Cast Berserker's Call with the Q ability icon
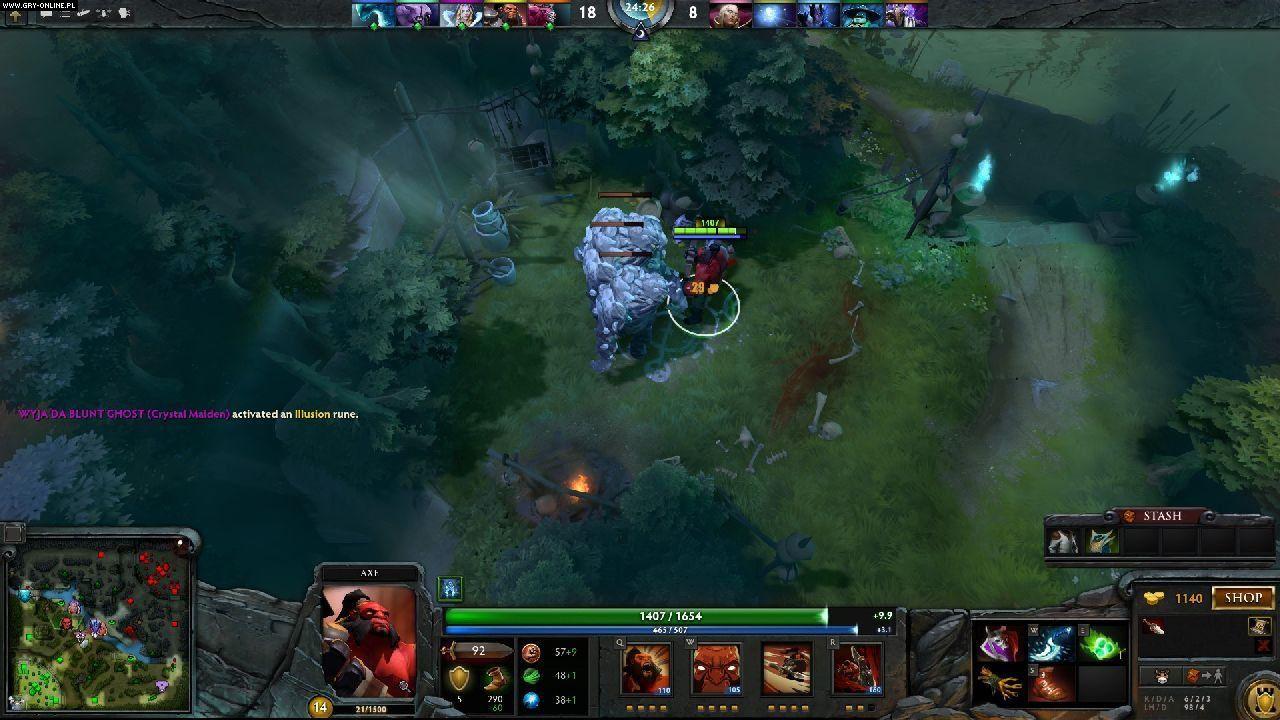1280x720 pixels. (x=645, y=666)
